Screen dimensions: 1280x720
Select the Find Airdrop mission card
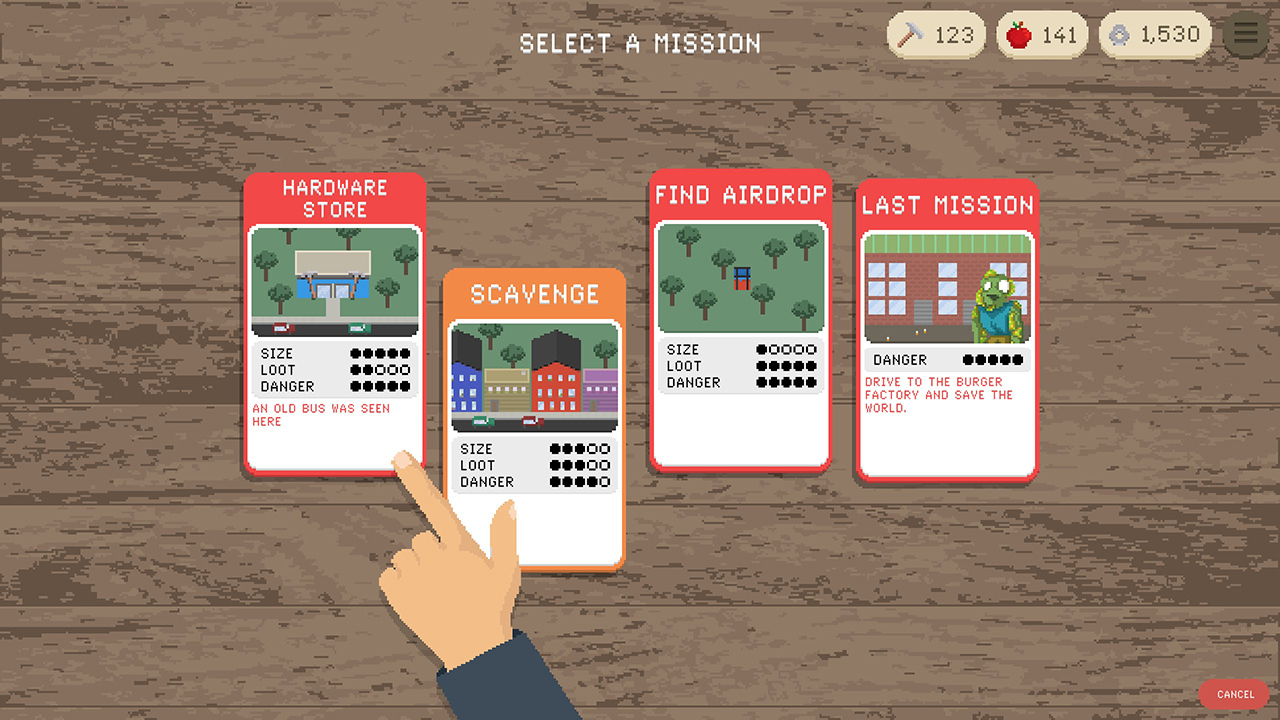point(741,320)
